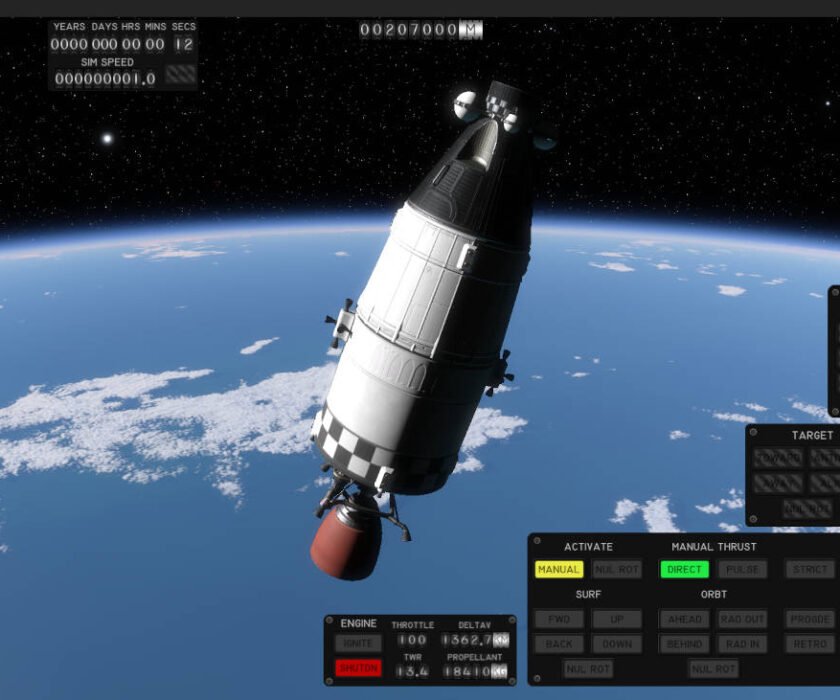The height and width of the screenshot is (700, 840).
Task: Select the RAD IN orbital direction
Action: pyautogui.click(x=742, y=645)
